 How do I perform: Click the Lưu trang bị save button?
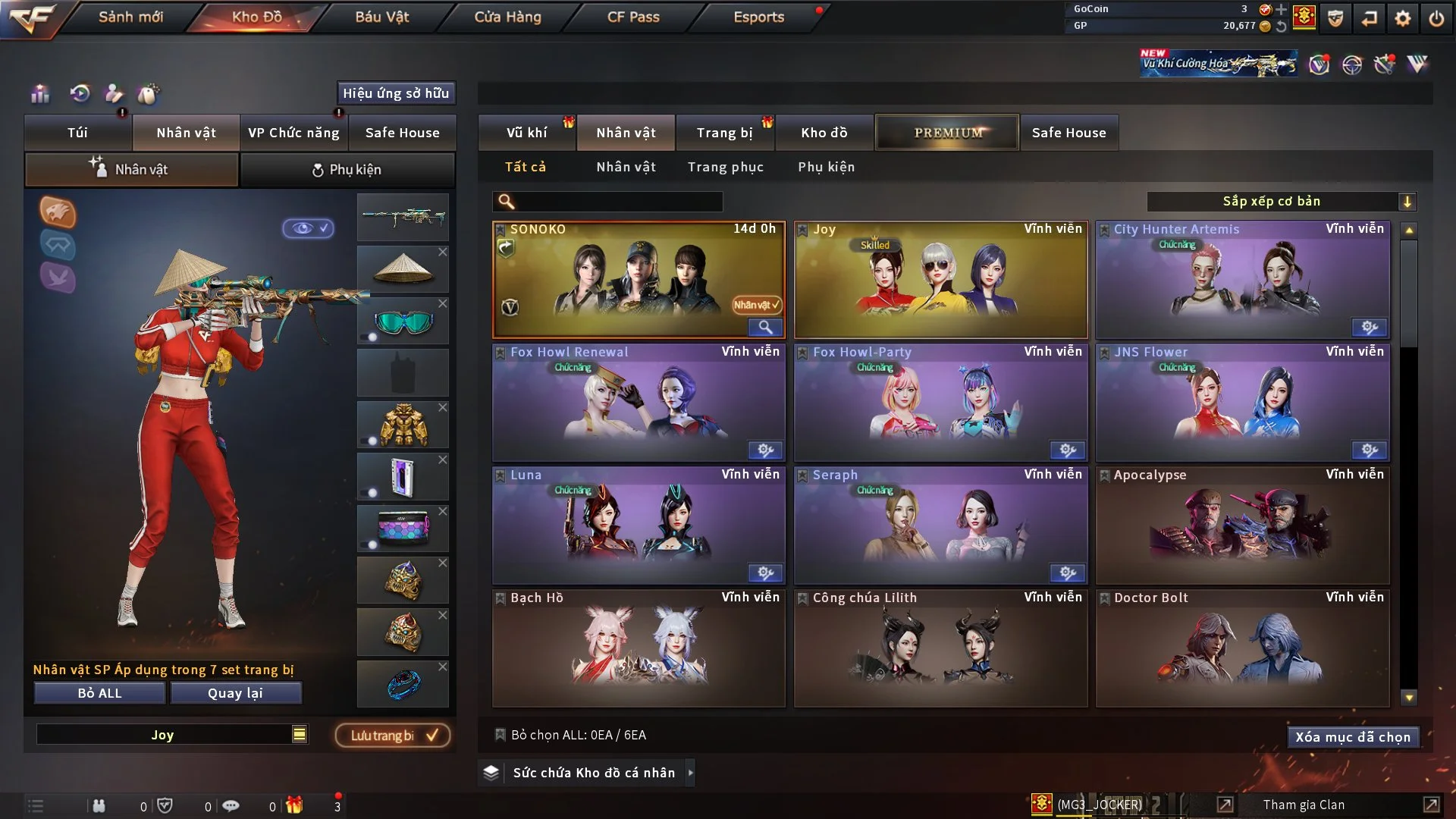coord(391,735)
